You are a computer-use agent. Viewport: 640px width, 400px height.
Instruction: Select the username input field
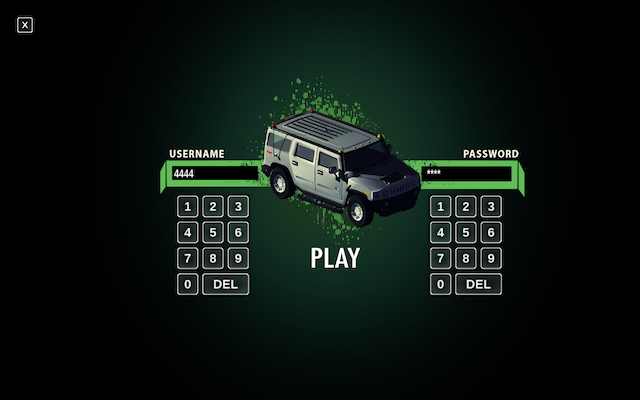click(x=213, y=174)
